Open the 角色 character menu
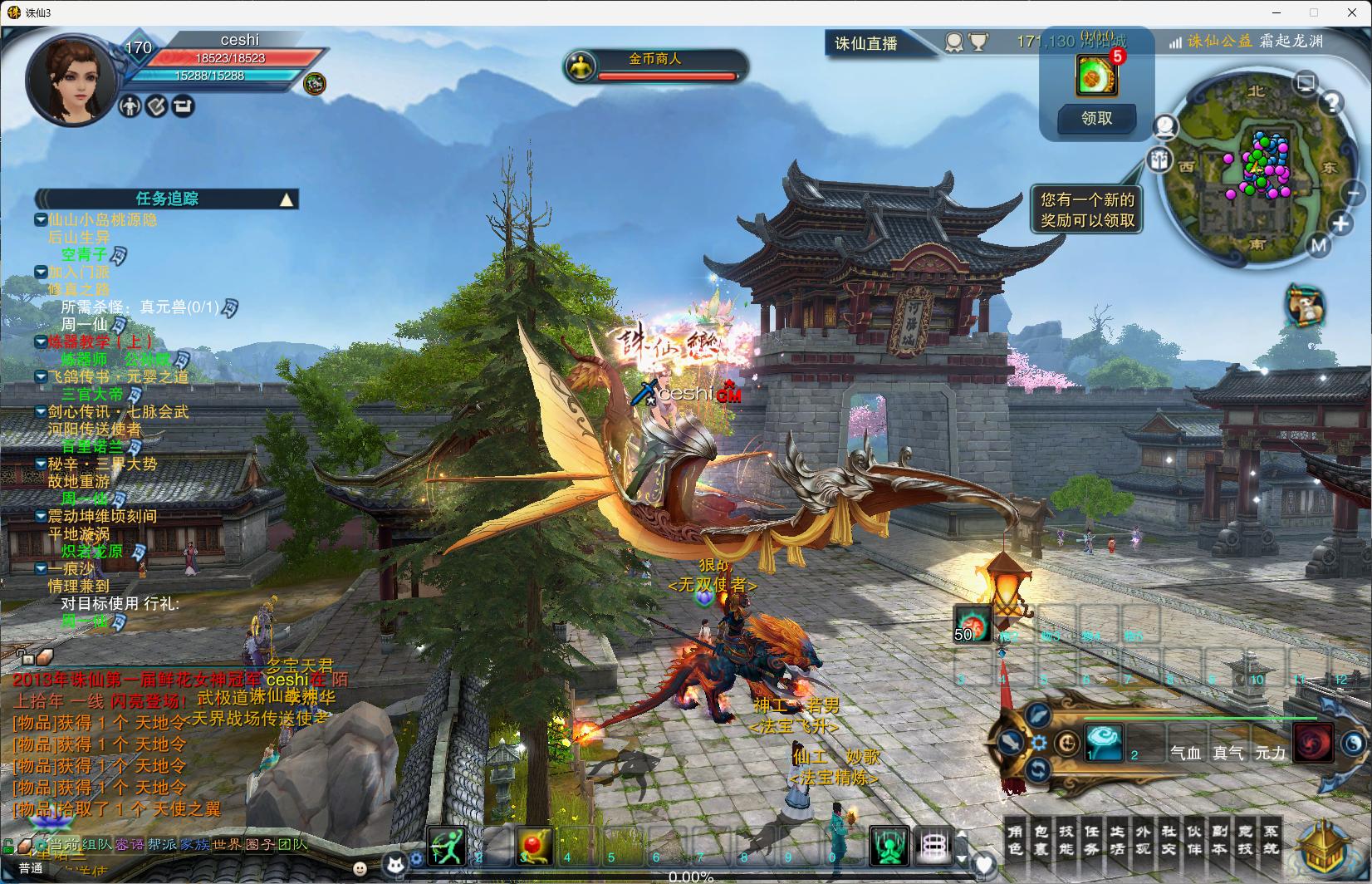Screen dimensions: 1372x884 [x=1015, y=840]
